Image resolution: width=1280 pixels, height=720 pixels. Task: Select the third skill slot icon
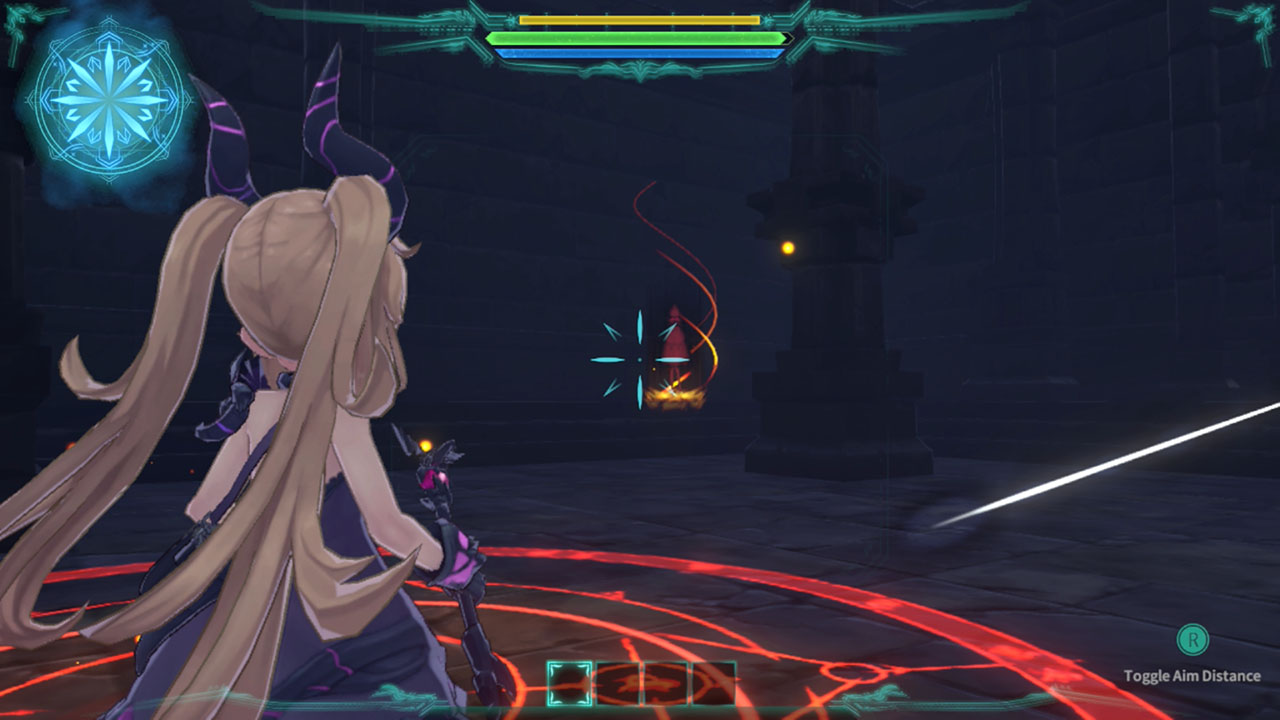coord(666,680)
